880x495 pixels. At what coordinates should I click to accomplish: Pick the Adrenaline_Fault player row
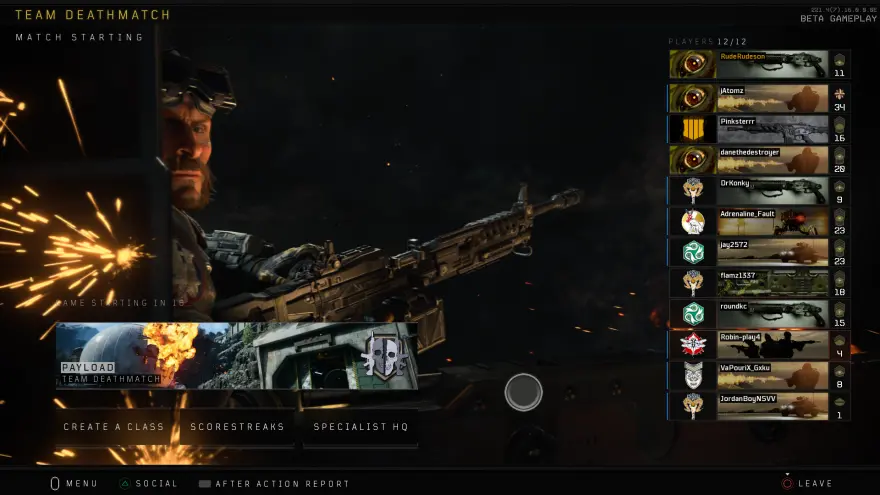759,222
